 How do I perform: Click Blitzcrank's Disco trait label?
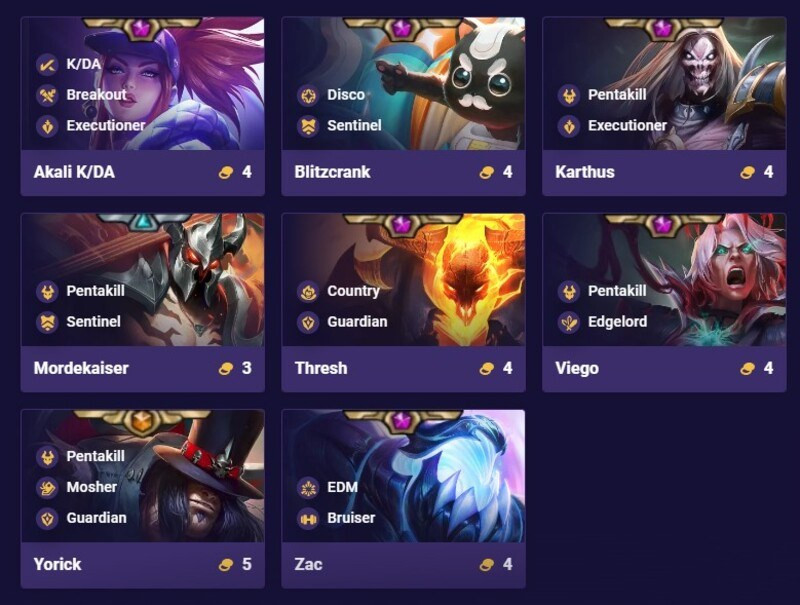[x=345, y=95]
